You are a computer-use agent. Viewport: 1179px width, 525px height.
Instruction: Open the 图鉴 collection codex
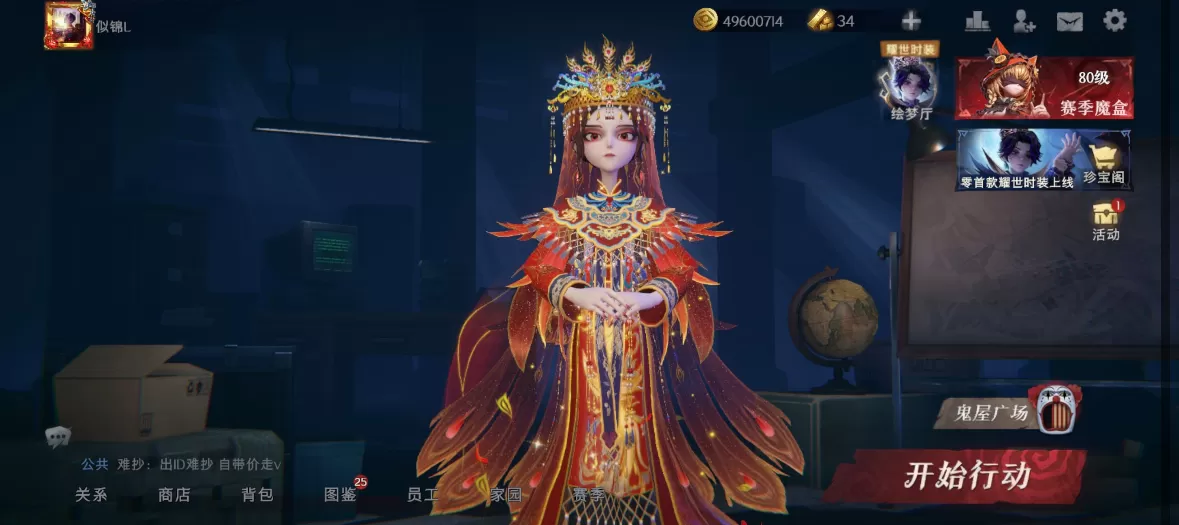tap(340, 494)
